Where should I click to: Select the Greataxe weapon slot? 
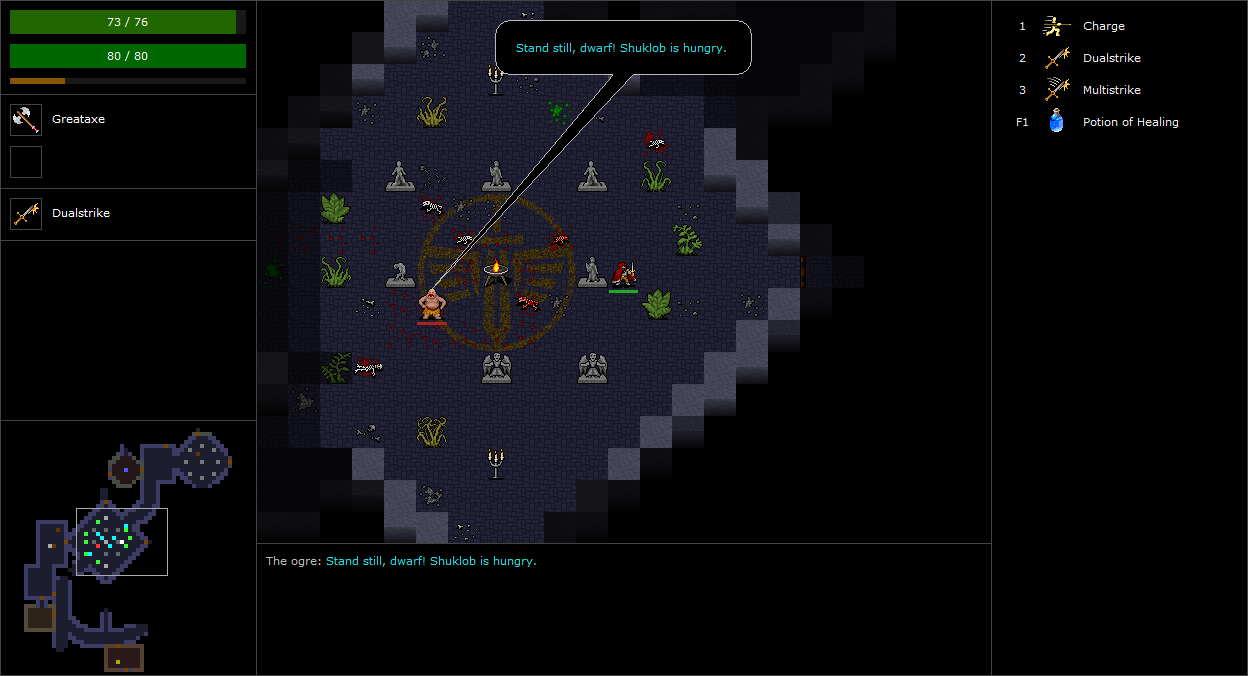coord(26,119)
